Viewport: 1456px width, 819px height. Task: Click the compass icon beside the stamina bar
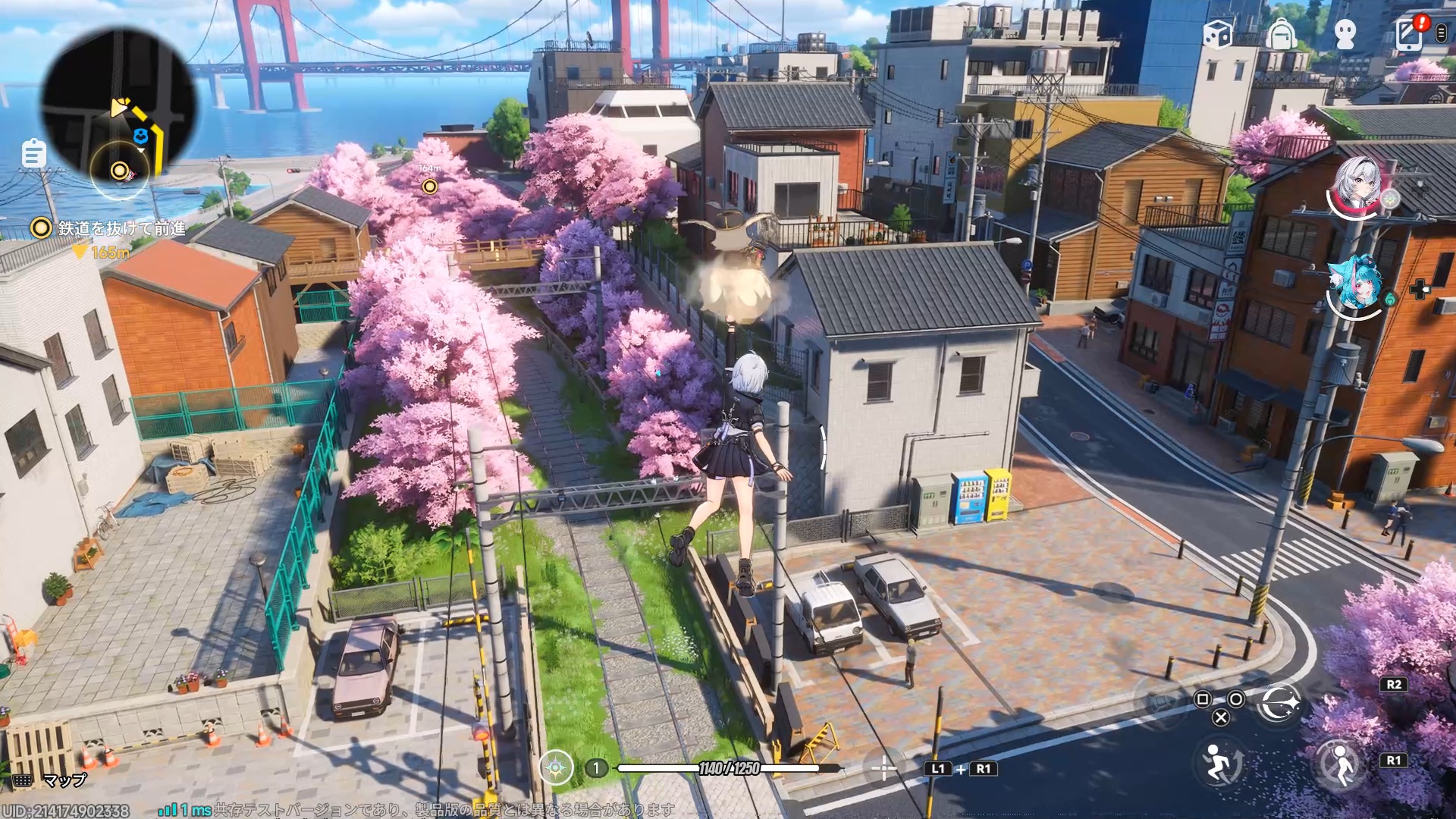(556, 768)
